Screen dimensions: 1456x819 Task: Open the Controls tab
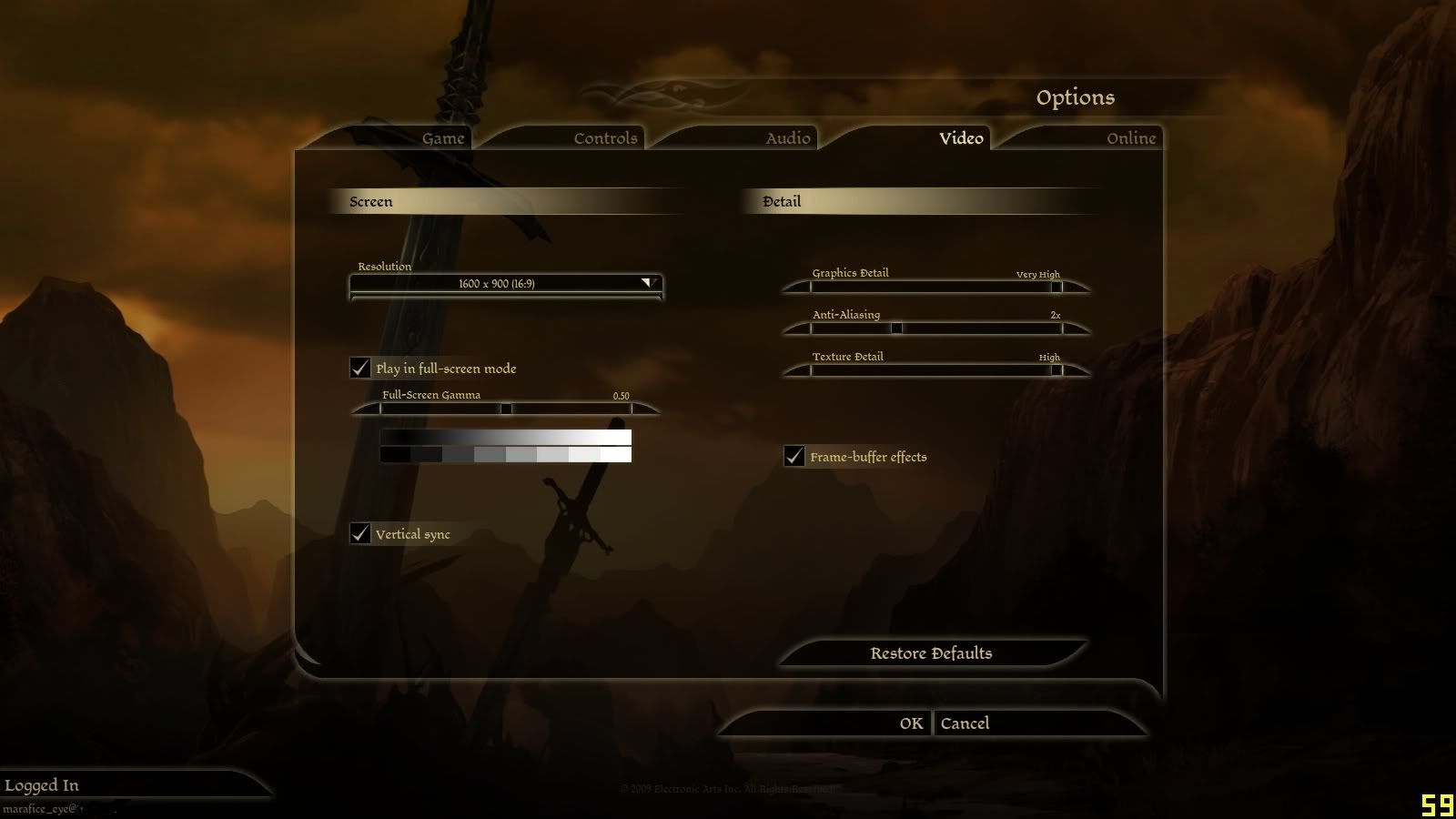pos(605,138)
